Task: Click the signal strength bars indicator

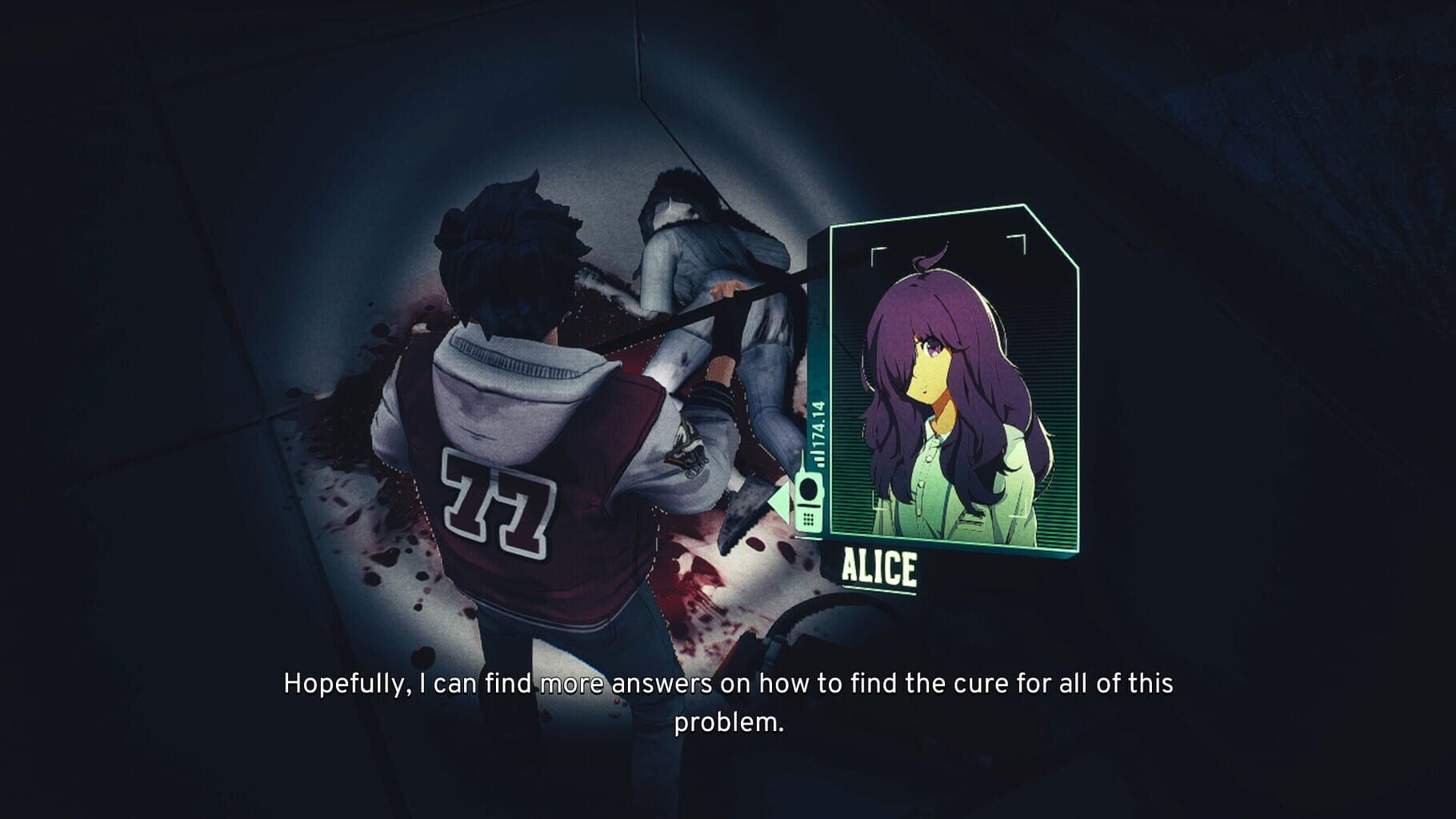Action: click(x=818, y=457)
